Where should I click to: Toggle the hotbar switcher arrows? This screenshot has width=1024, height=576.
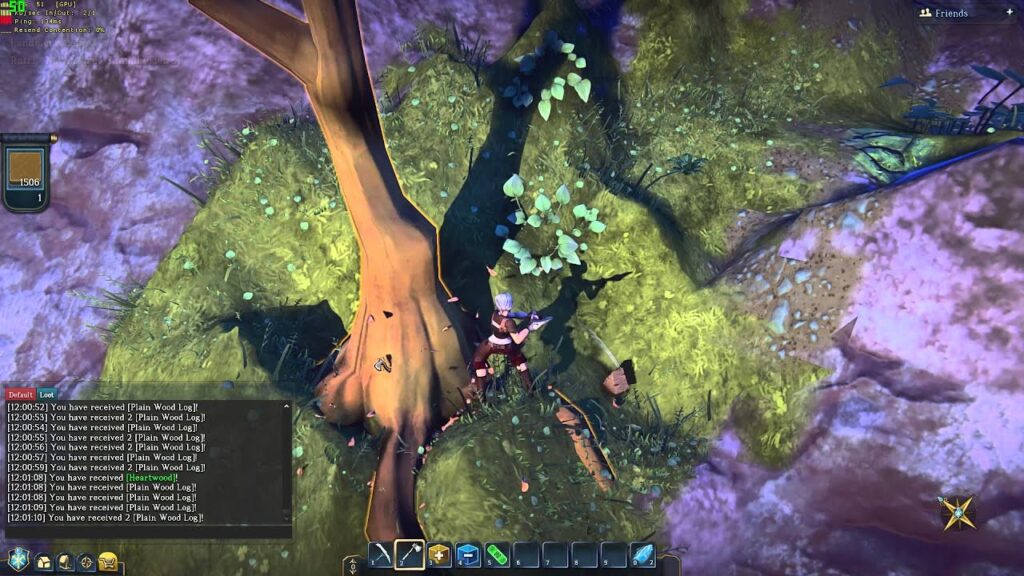(x=351, y=565)
